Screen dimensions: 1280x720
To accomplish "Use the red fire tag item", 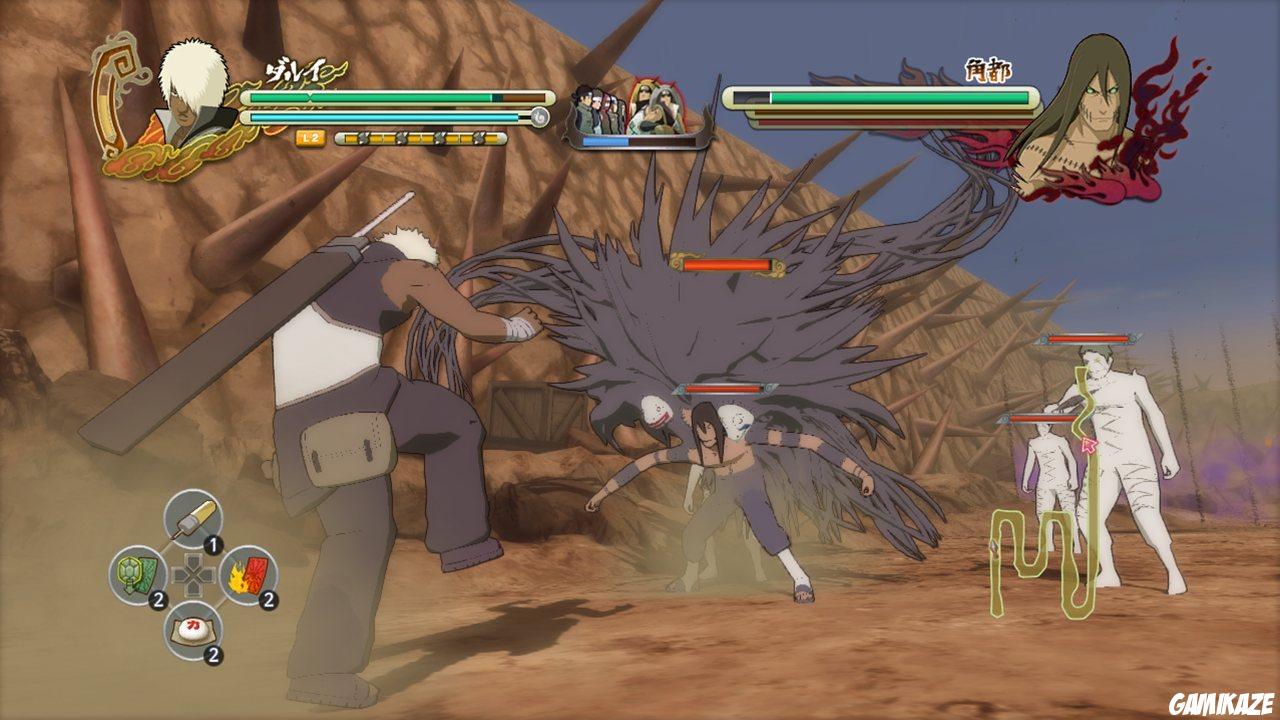I will click(x=251, y=575).
